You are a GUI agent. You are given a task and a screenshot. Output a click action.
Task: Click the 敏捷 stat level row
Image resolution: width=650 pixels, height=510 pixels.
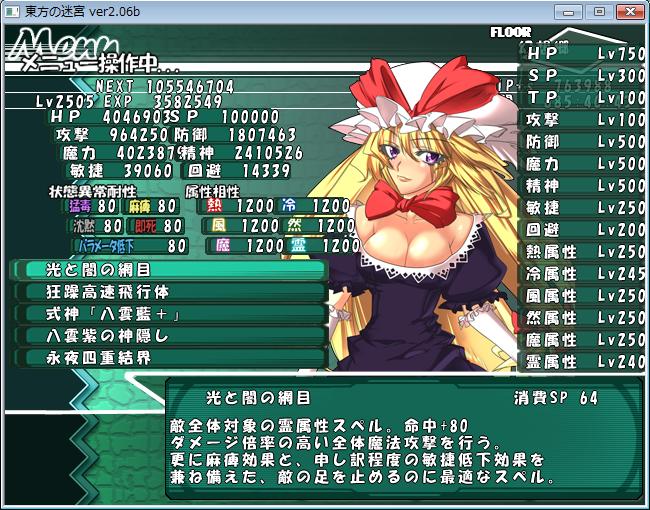[x=584, y=208]
